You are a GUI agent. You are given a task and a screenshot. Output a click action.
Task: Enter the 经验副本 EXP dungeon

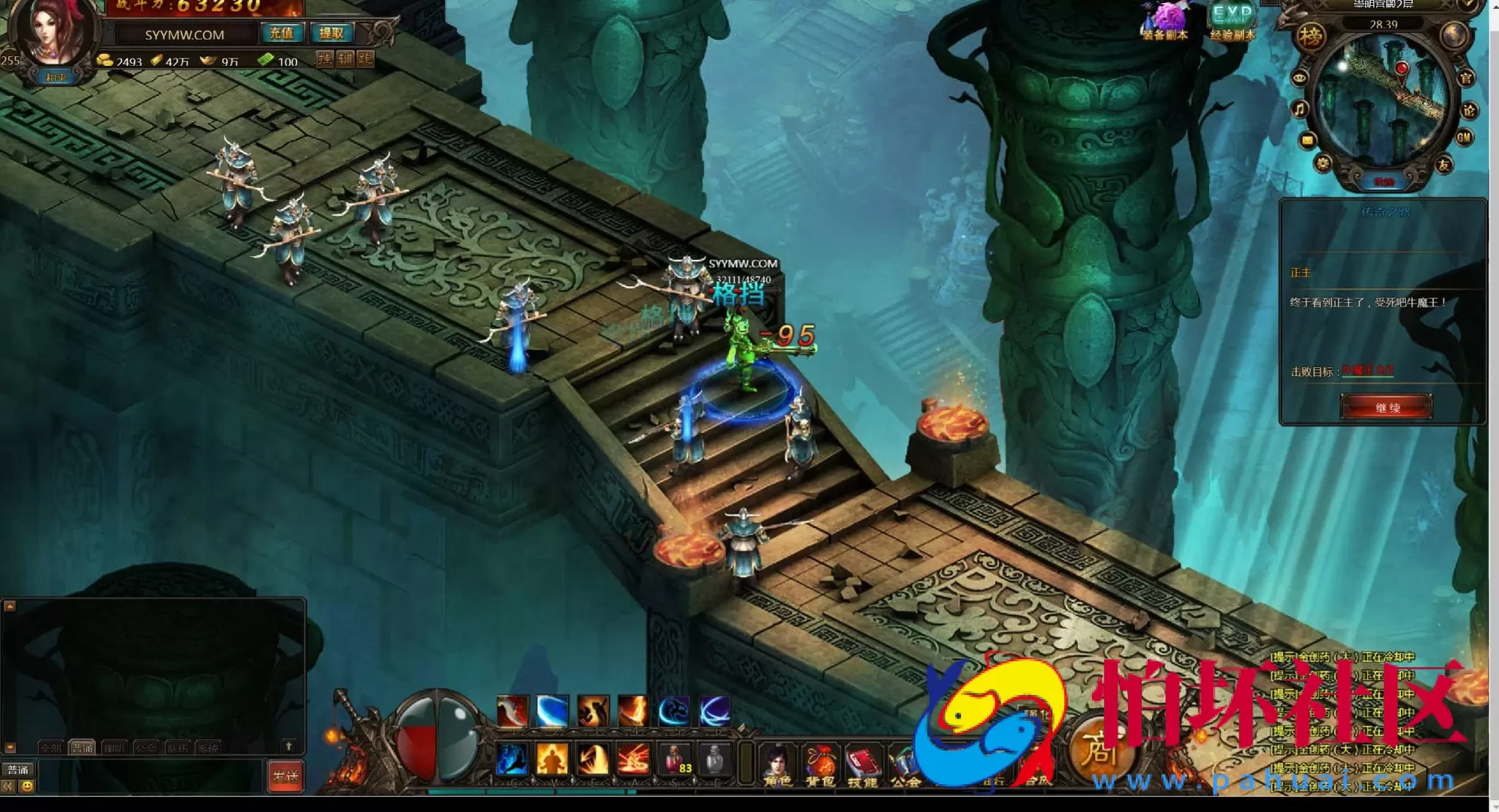pos(1233,20)
